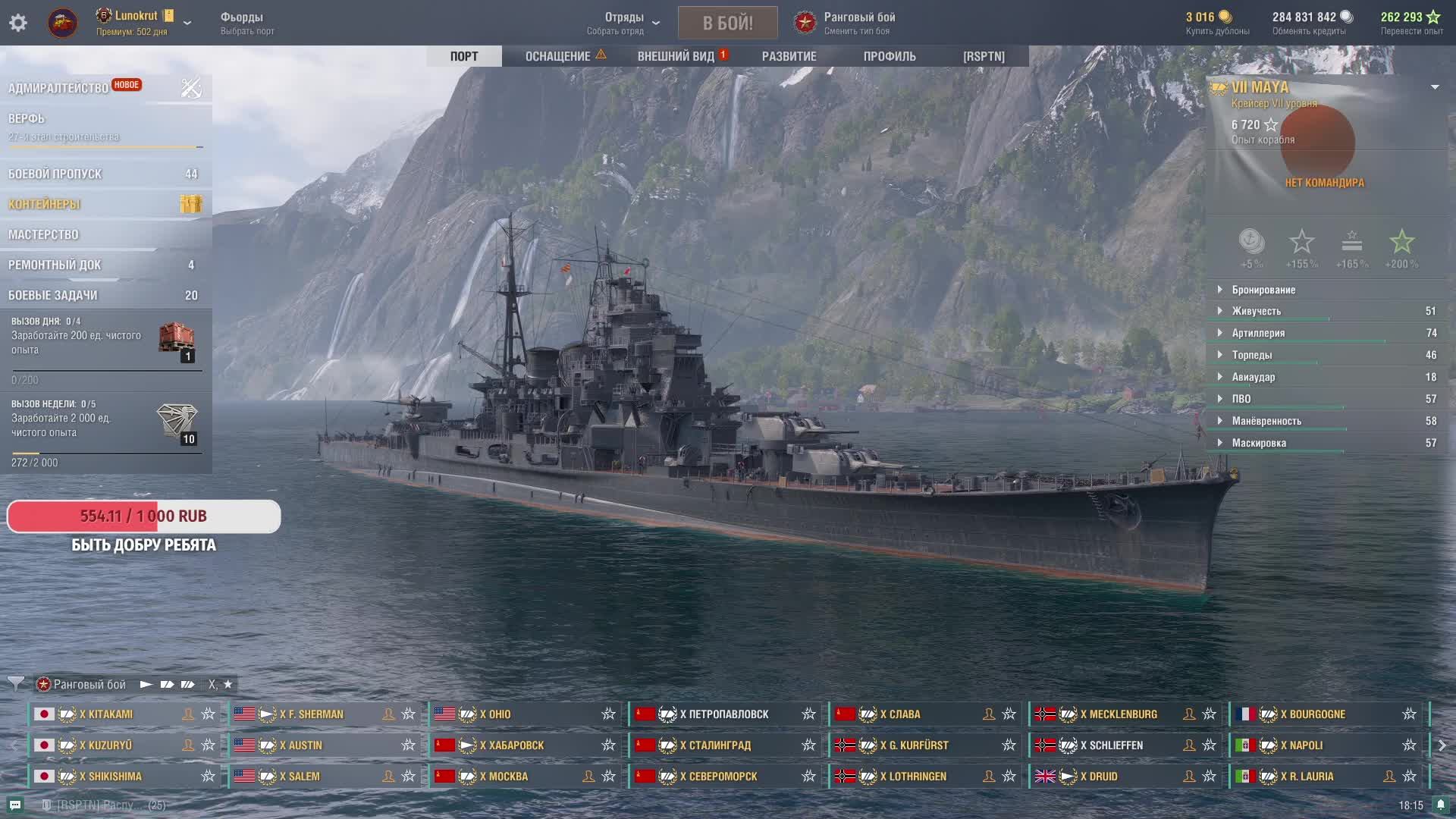
Task: Change battle type via Ранговый бой
Action: (x=858, y=23)
